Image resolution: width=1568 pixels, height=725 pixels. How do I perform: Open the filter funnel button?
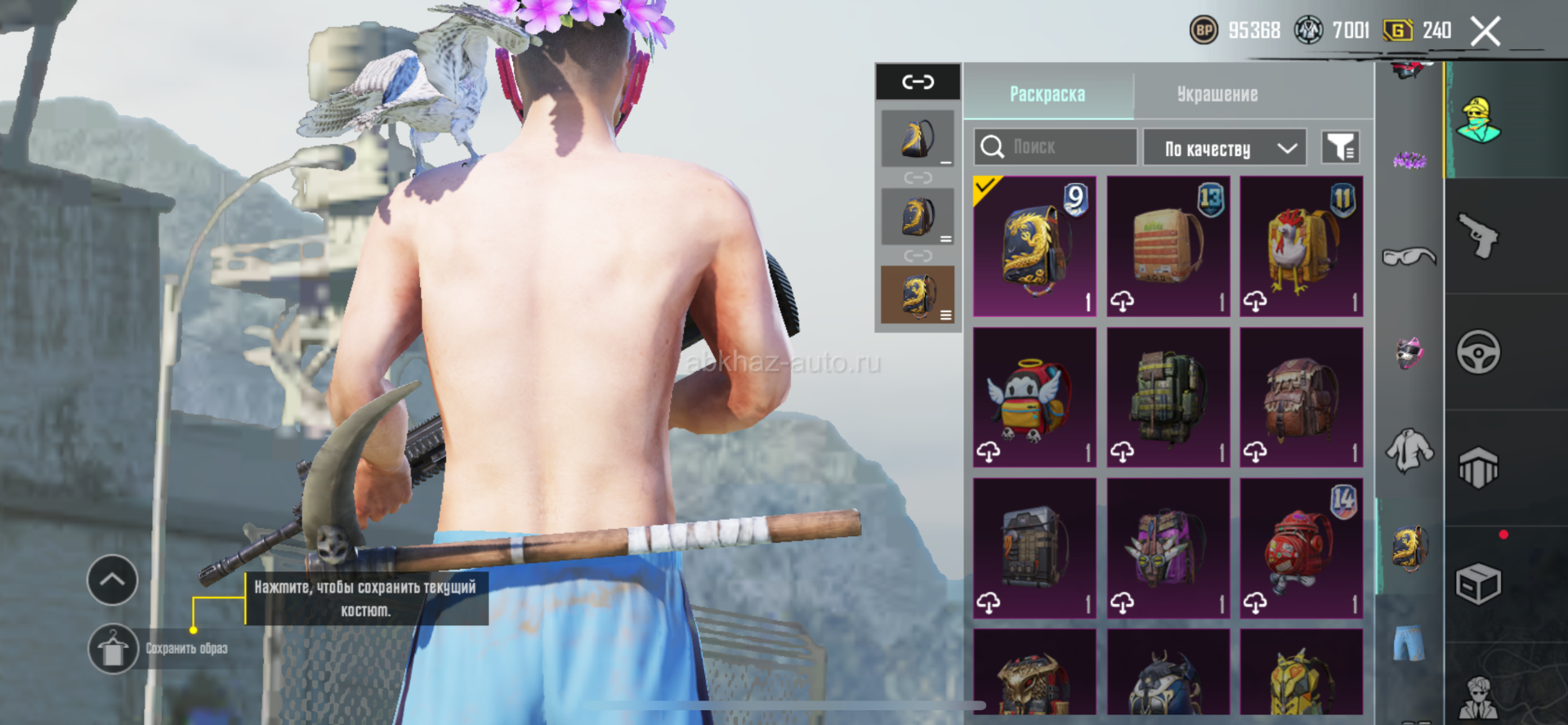pos(1340,147)
